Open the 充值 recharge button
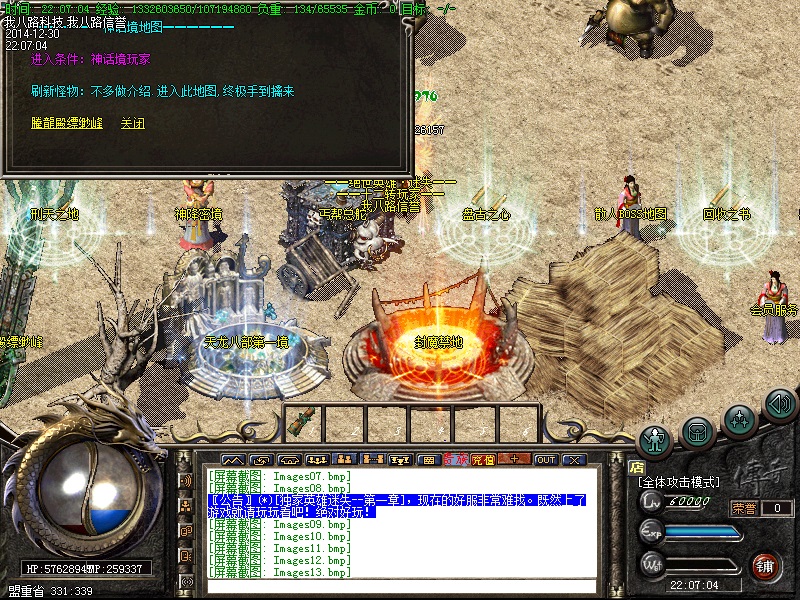This screenshot has height=600, width=800. coord(484,460)
